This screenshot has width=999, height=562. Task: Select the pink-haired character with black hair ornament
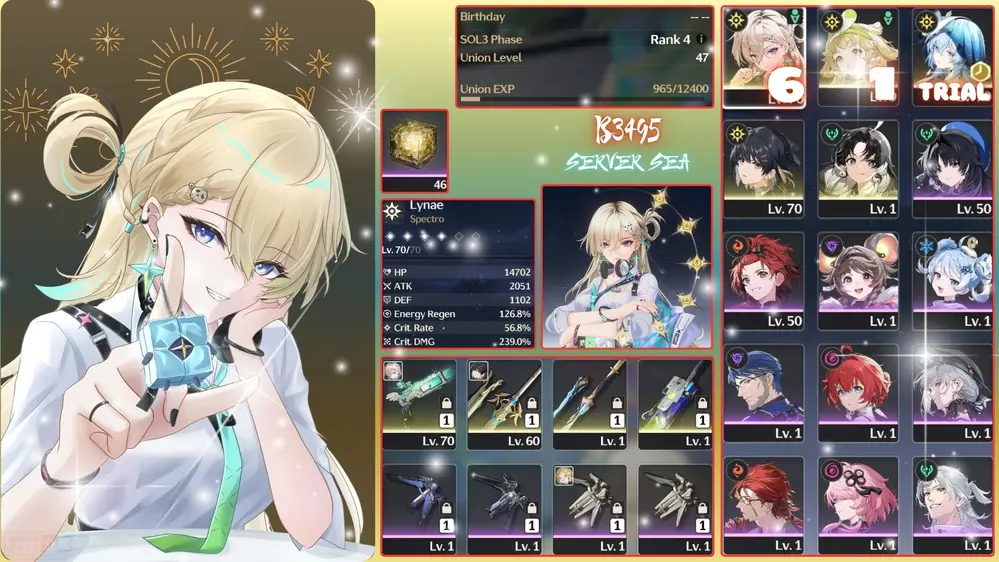click(858, 505)
